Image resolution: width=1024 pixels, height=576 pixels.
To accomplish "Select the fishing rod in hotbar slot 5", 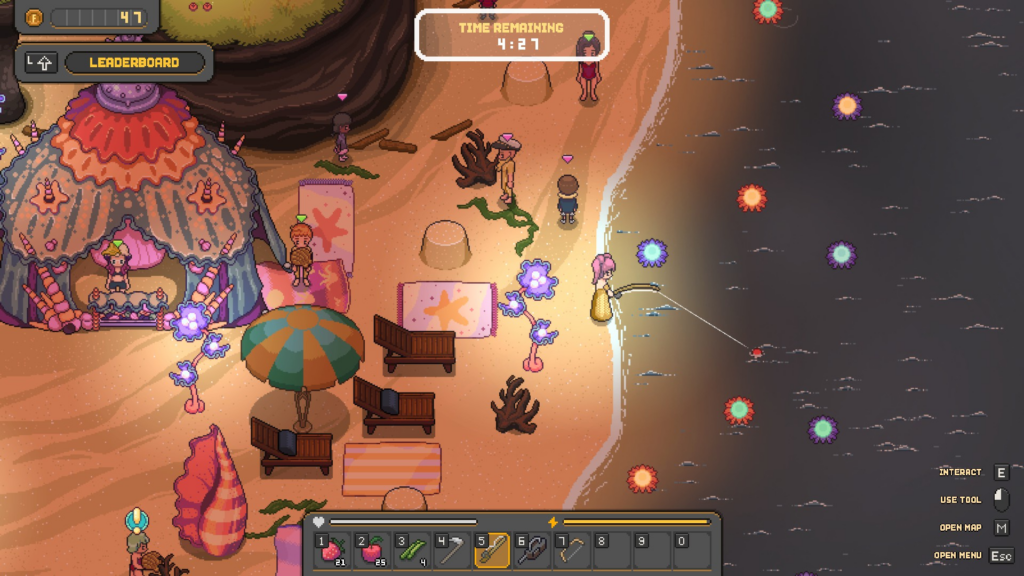I will coord(492,550).
